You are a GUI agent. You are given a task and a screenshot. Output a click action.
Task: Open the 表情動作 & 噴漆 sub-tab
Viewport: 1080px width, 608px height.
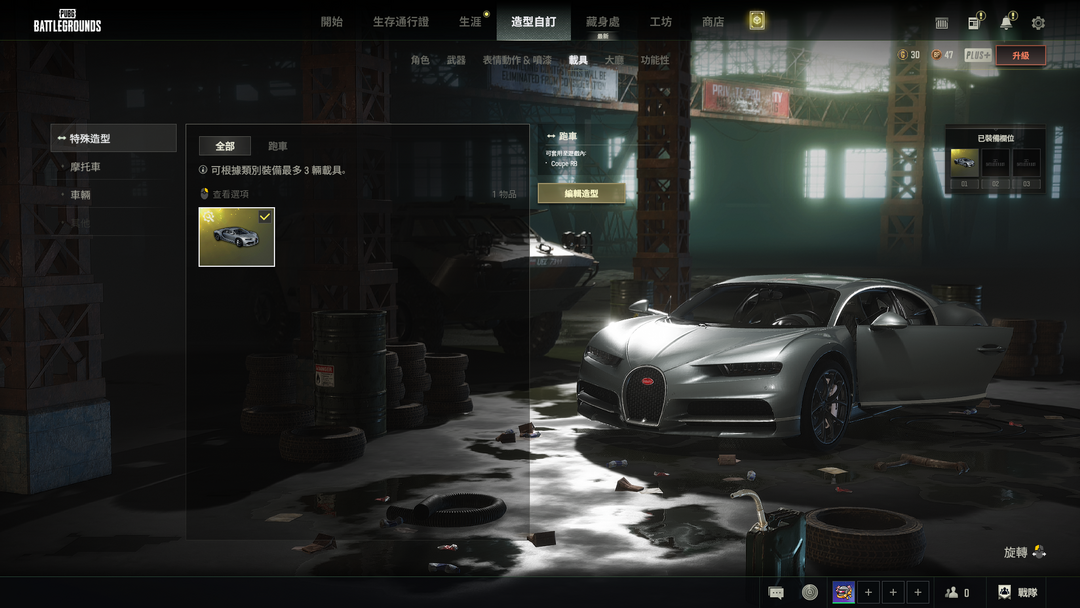pyautogui.click(x=516, y=60)
